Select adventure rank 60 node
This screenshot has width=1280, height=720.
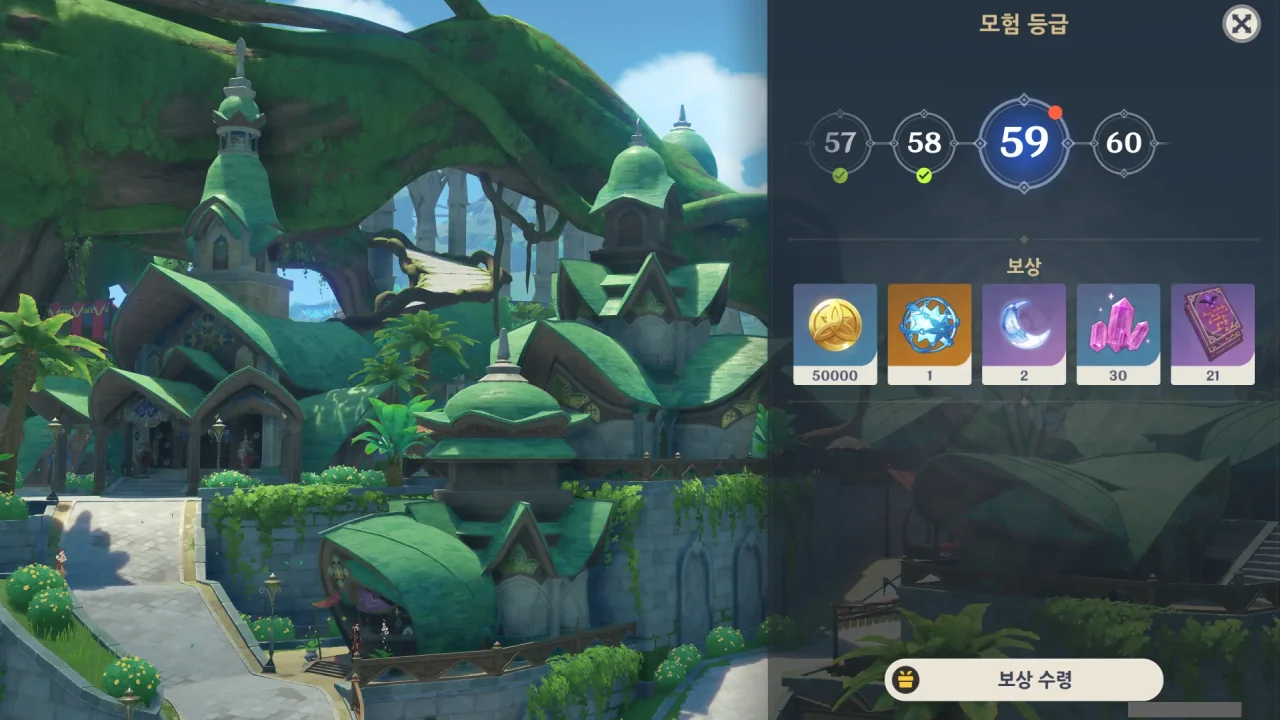(x=1124, y=143)
